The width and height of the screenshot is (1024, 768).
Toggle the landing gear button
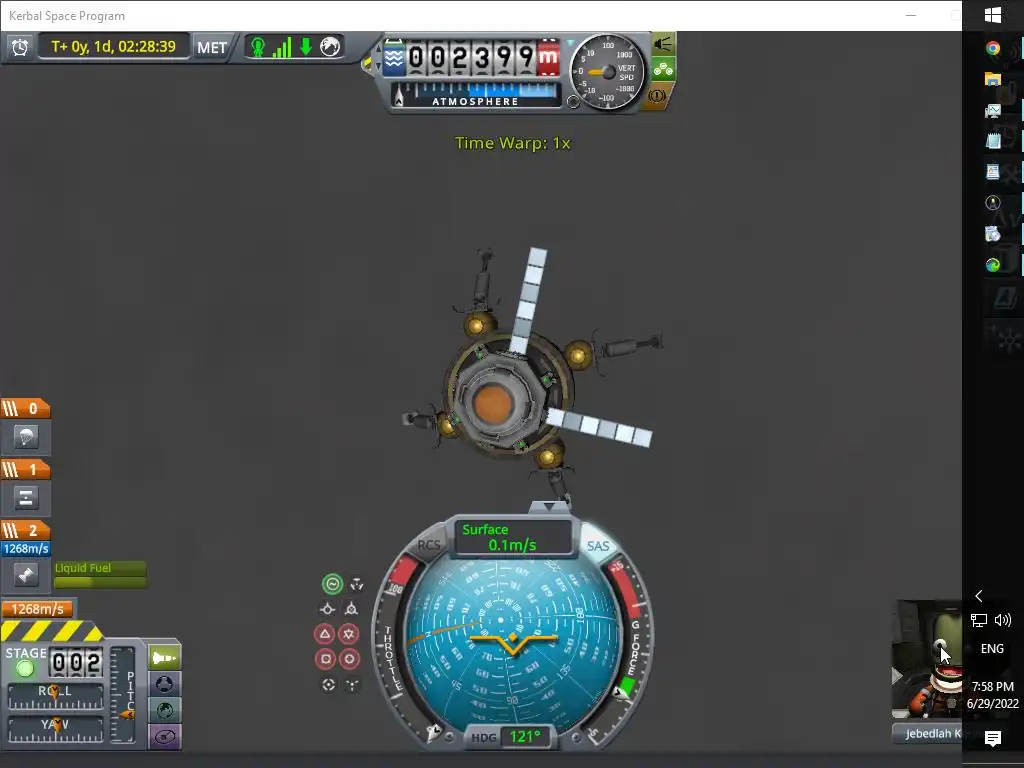coord(662,70)
